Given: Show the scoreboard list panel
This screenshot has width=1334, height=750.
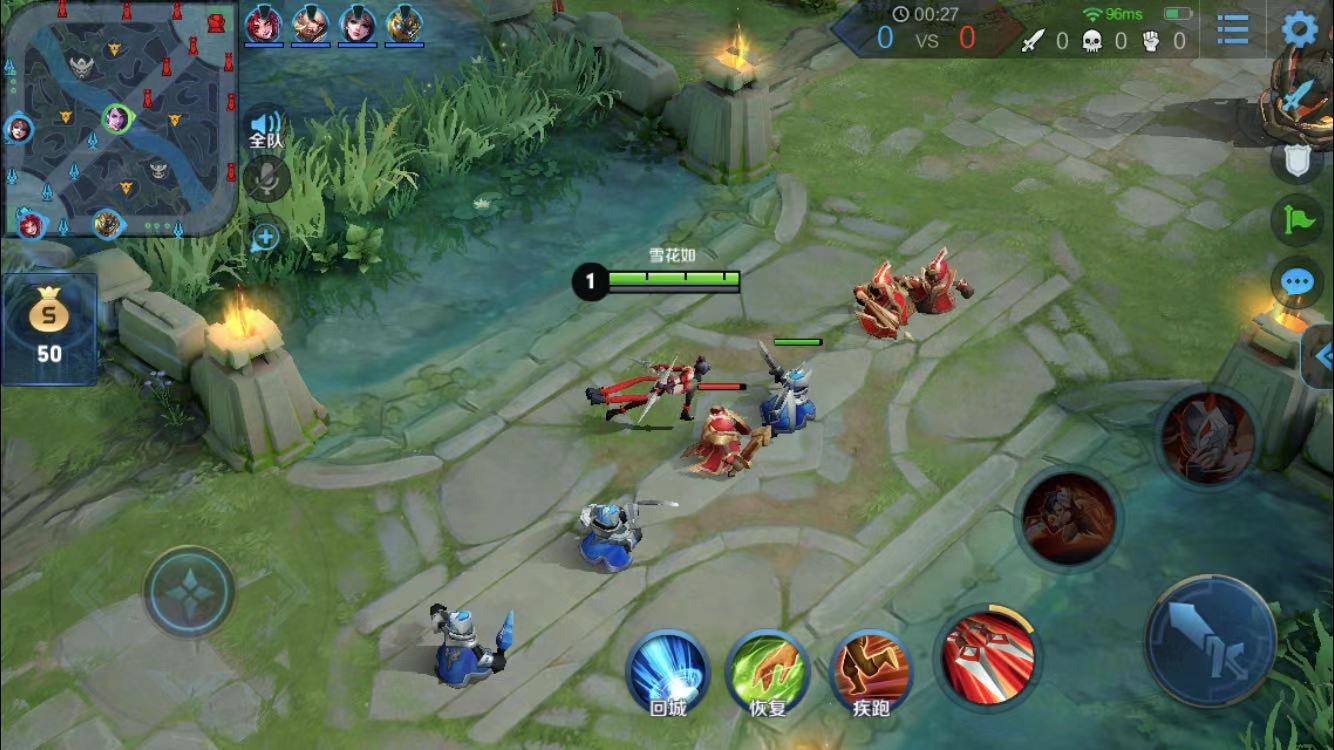Looking at the screenshot, I should (1233, 29).
